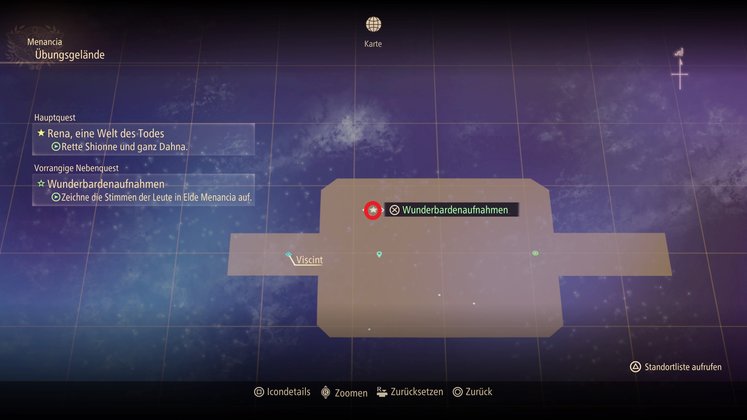
Task: Click the red quest star map marker
Action: tap(373, 210)
